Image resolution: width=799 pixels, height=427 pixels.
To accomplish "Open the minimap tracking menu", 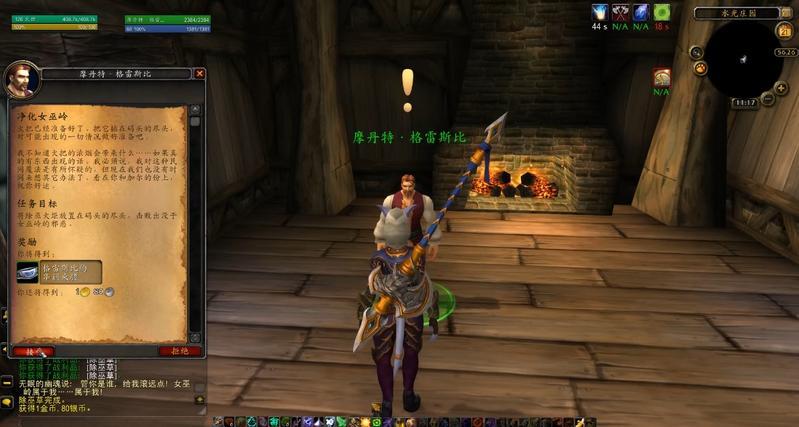I will [700, 68].
